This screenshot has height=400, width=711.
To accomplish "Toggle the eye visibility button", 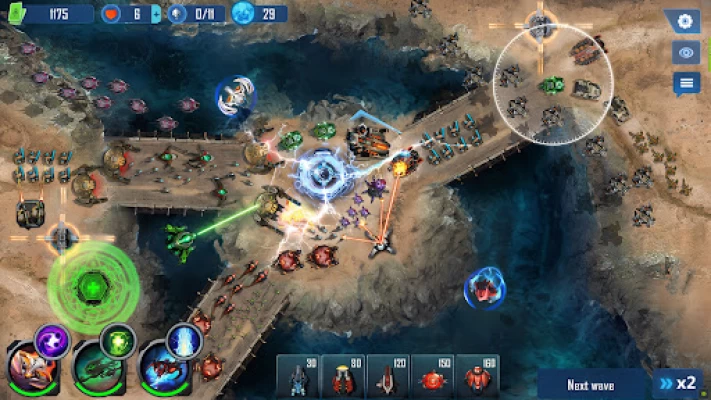I will coord(685,52).
